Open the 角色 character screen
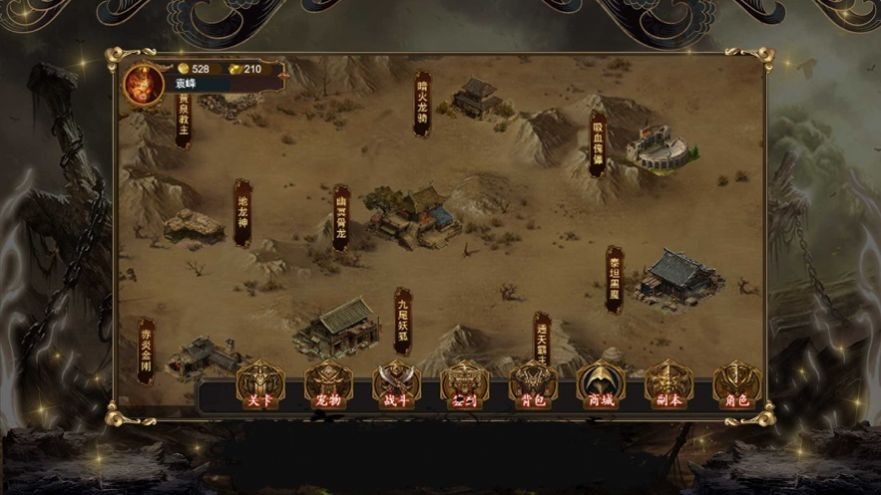 737,385
